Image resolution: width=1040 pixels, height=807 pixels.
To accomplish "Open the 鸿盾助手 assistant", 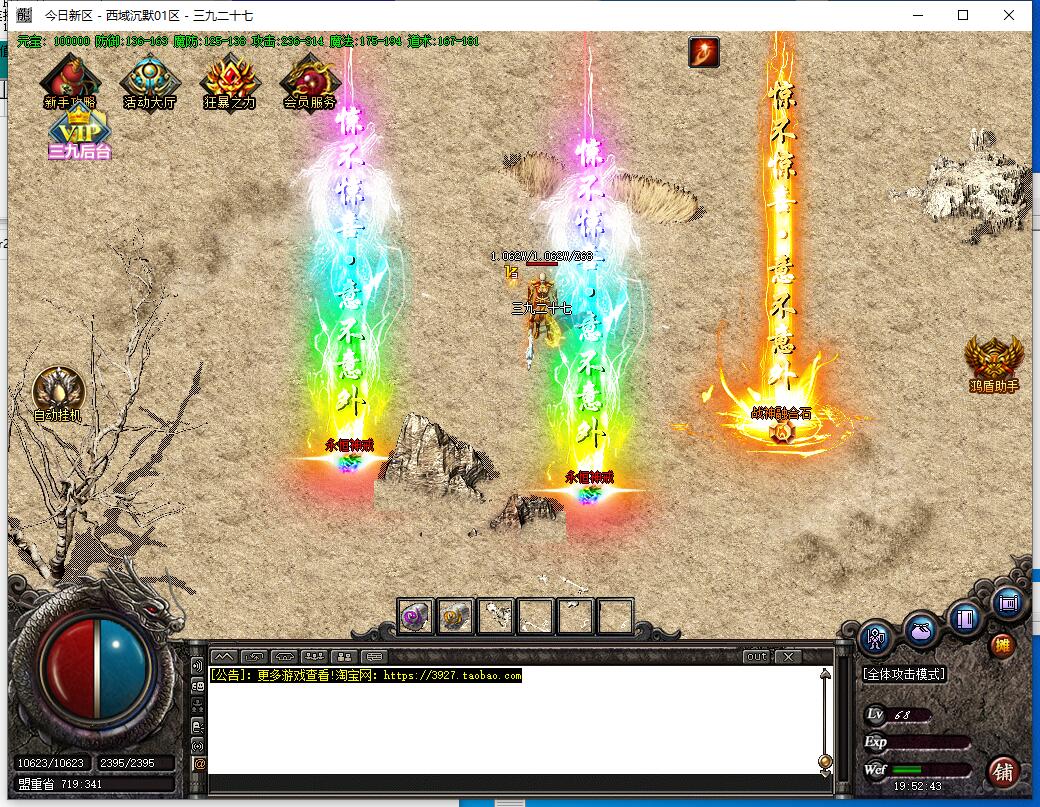I will pos(993,361).
